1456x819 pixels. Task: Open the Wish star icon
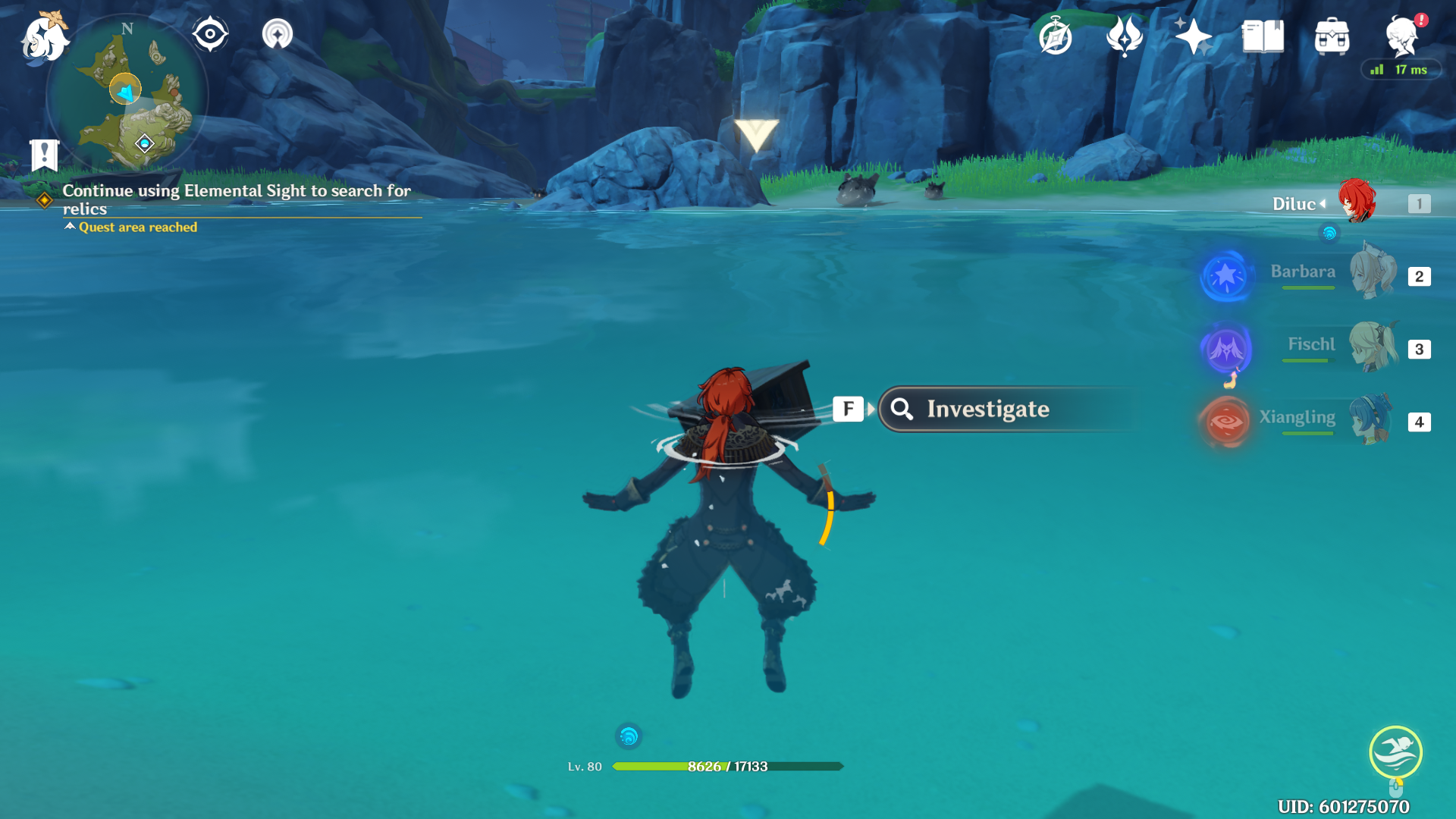pyautogui.click(x=1194, y=36)
